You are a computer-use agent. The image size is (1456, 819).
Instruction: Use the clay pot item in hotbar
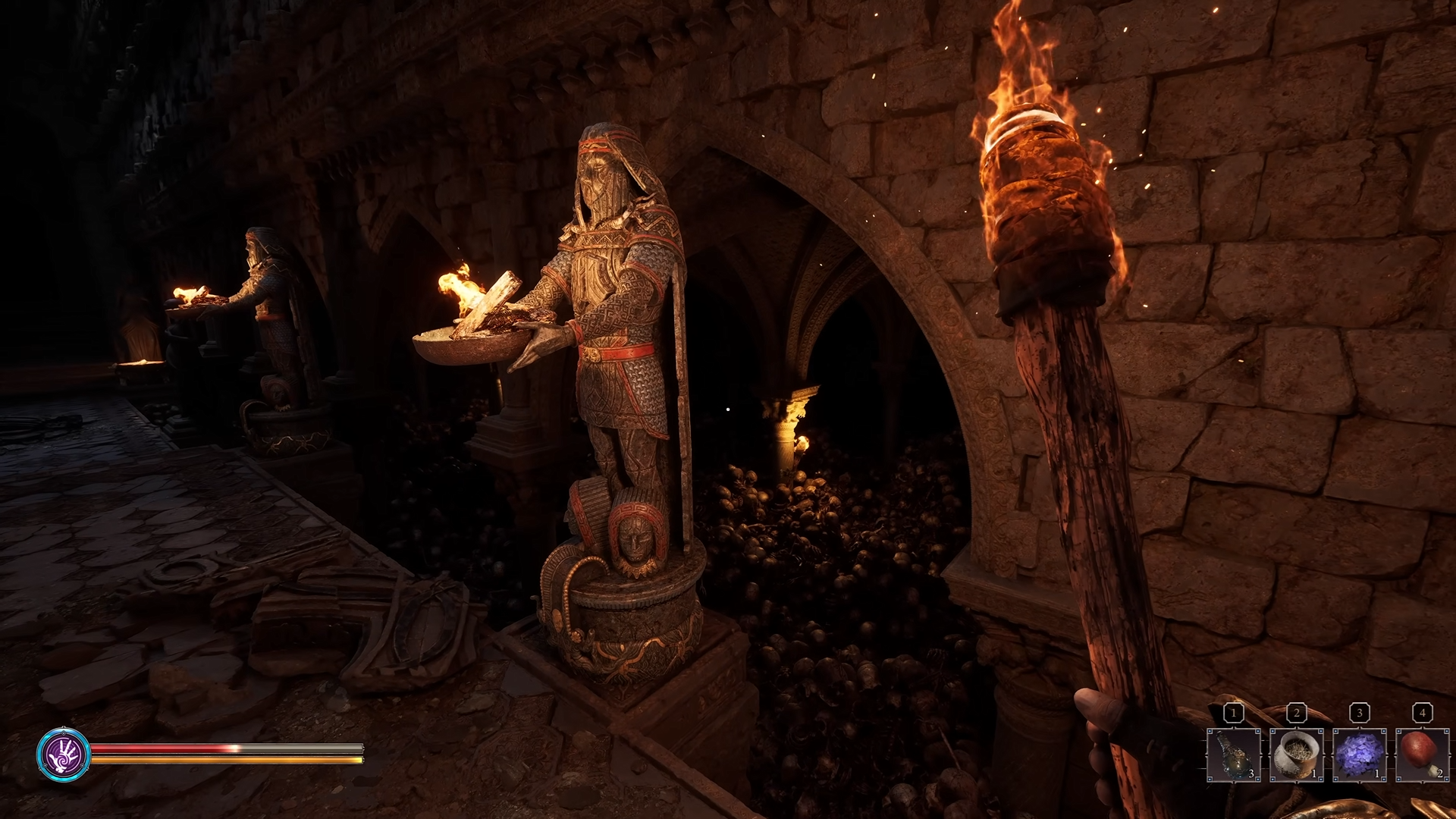click(x=1297, y=755)
